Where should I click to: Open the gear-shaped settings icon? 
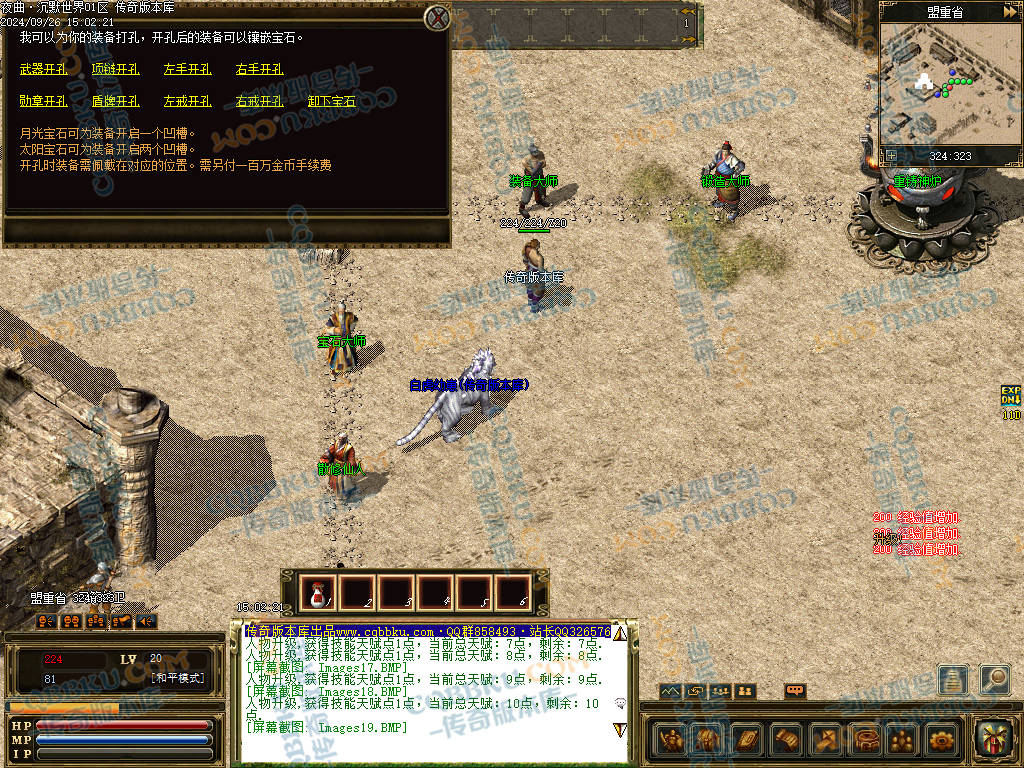(941, 740)
